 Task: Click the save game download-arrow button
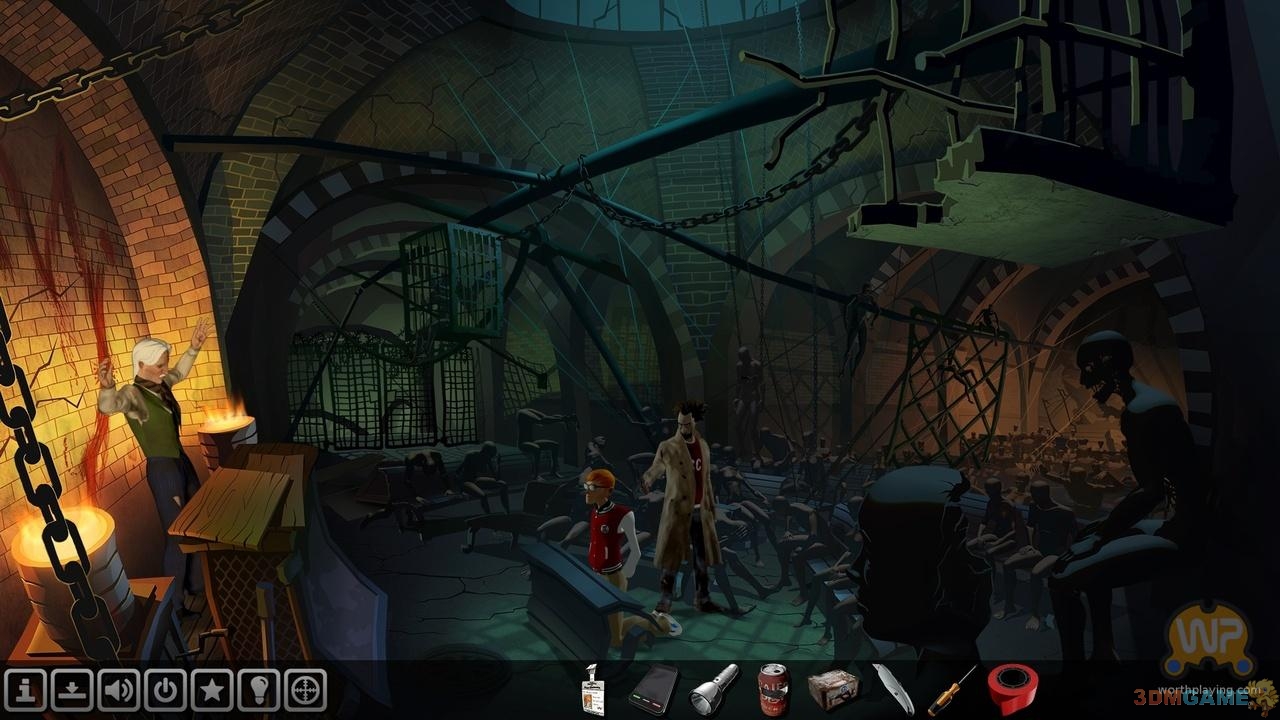[x=71, y=690]
